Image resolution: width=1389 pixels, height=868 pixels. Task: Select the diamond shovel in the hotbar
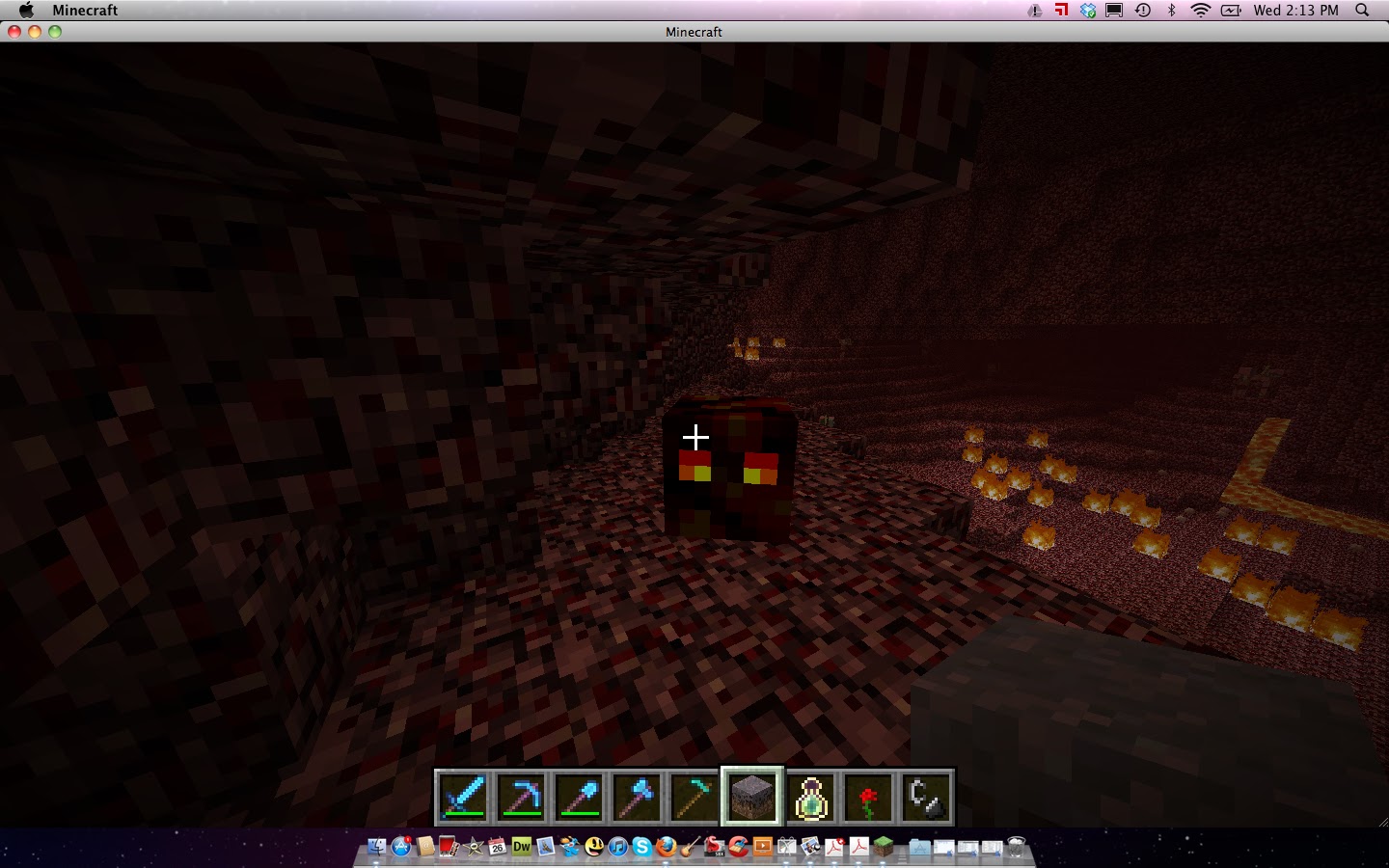coord(580,796)
